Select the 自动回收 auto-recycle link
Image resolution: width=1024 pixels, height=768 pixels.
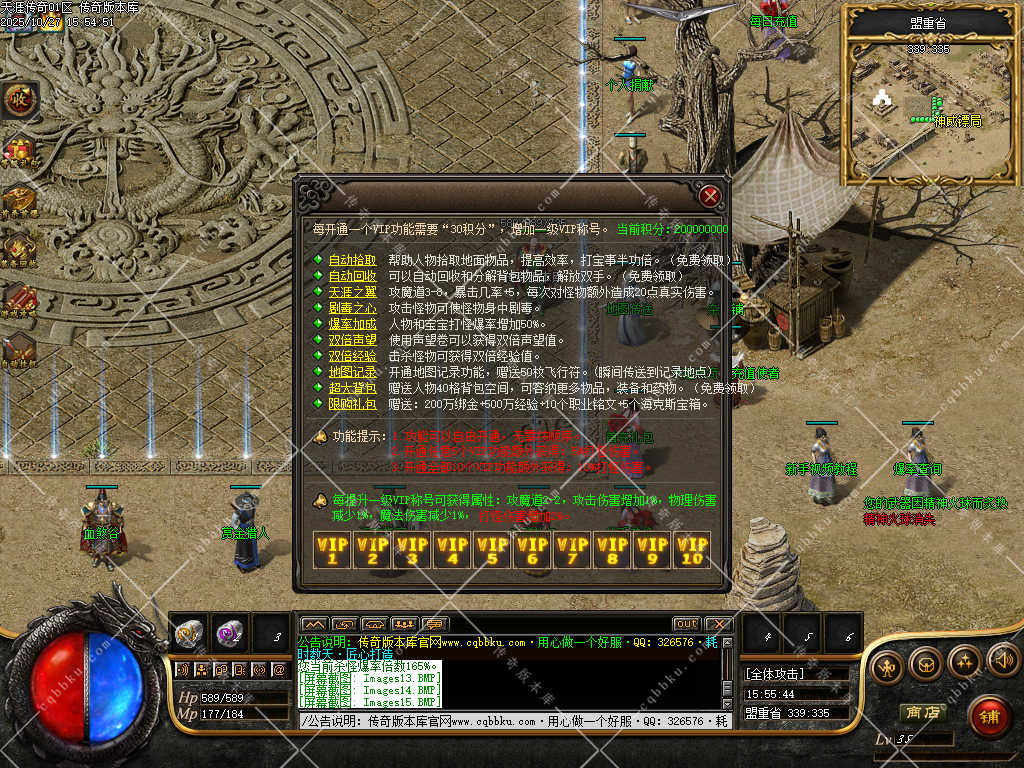click(352, 276)
